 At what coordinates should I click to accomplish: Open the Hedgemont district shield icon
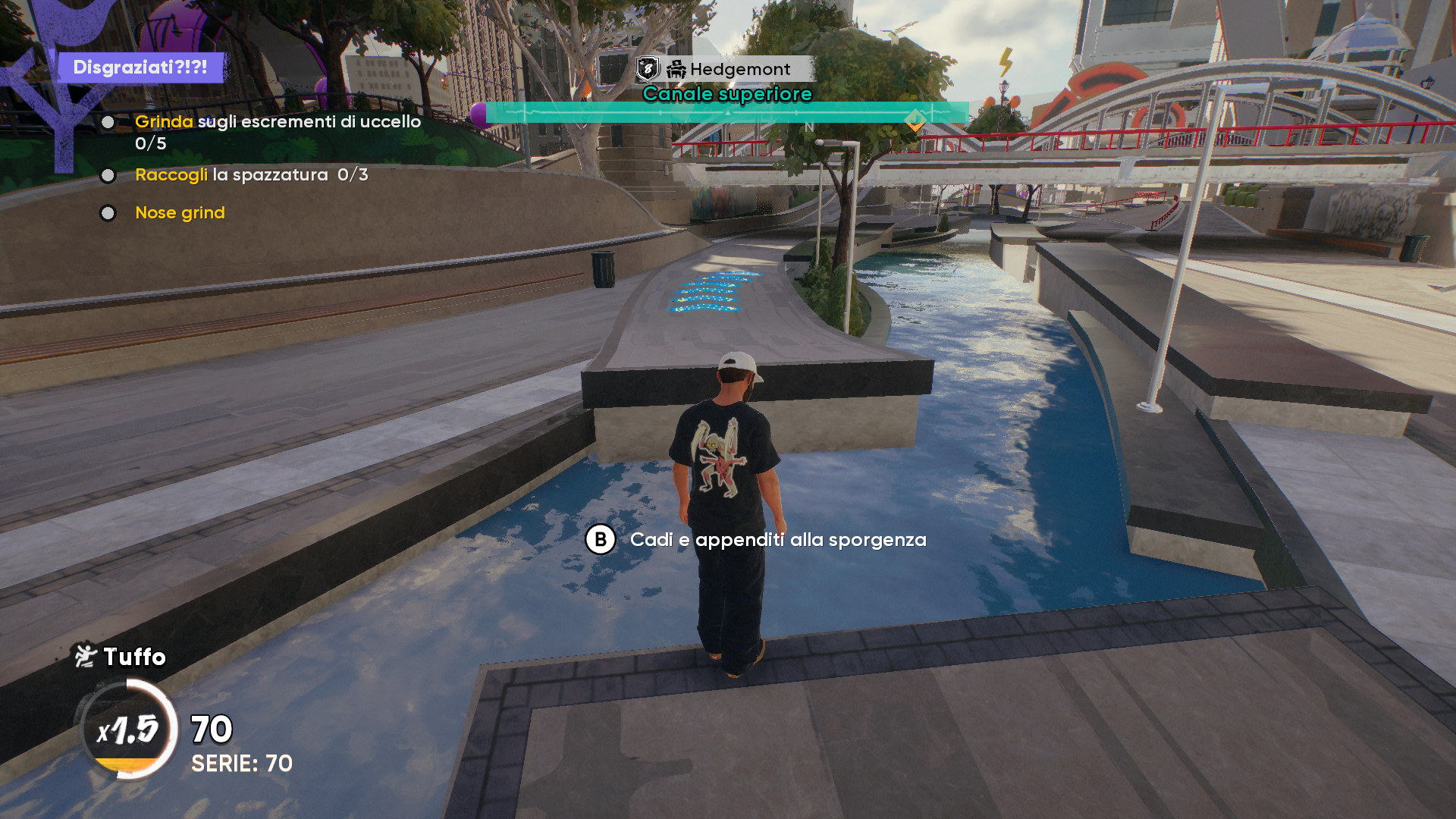[x=648, y=69]
